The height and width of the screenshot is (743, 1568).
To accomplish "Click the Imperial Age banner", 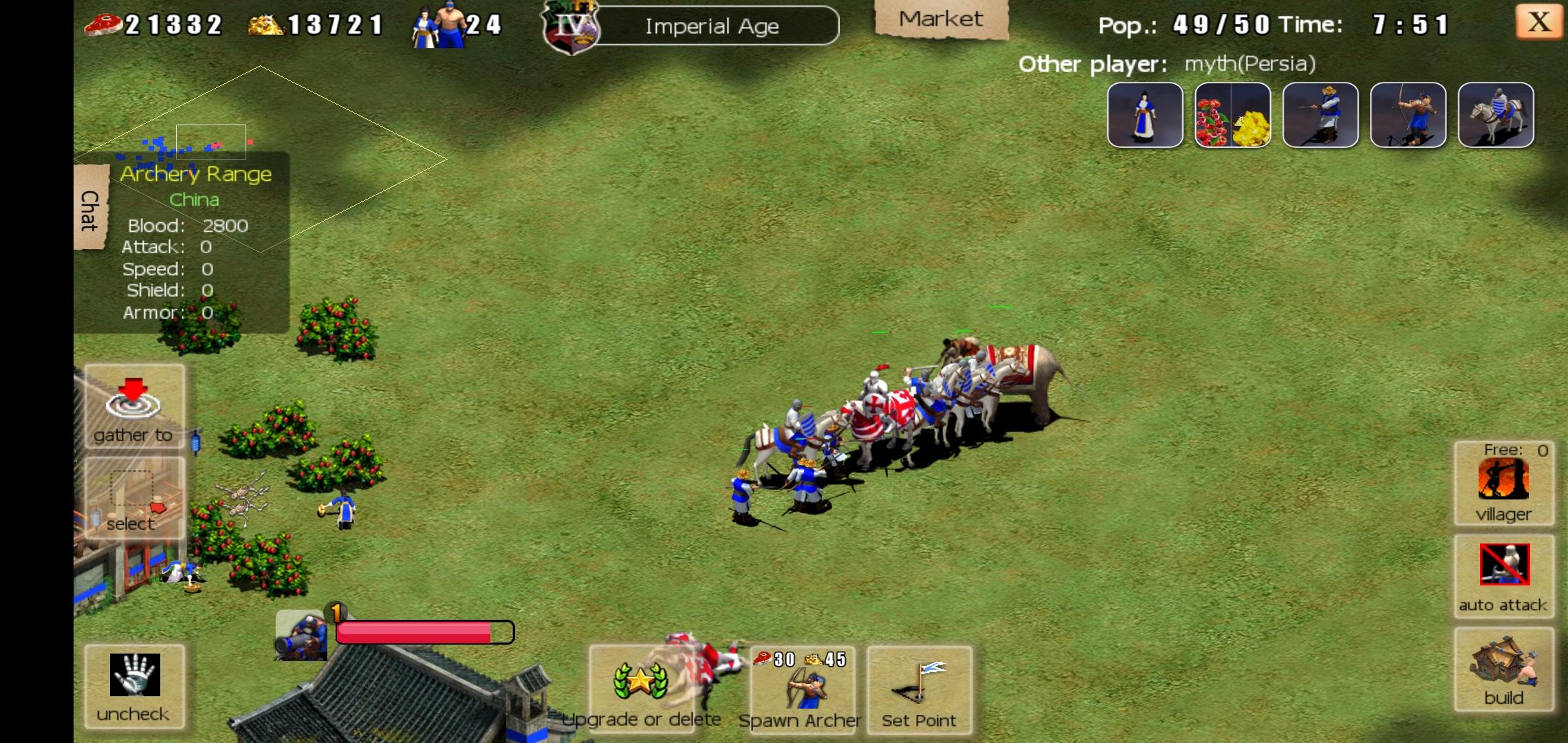I will pyautogui.click(x=711, y=26).
